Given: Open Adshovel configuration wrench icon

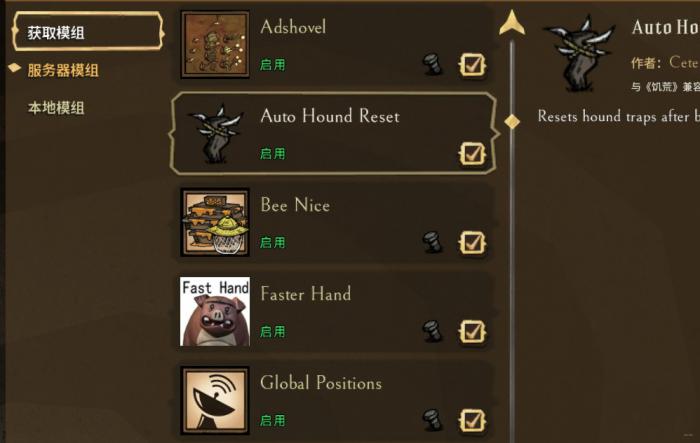Looking at the screenshot, I should pos(432,65).
